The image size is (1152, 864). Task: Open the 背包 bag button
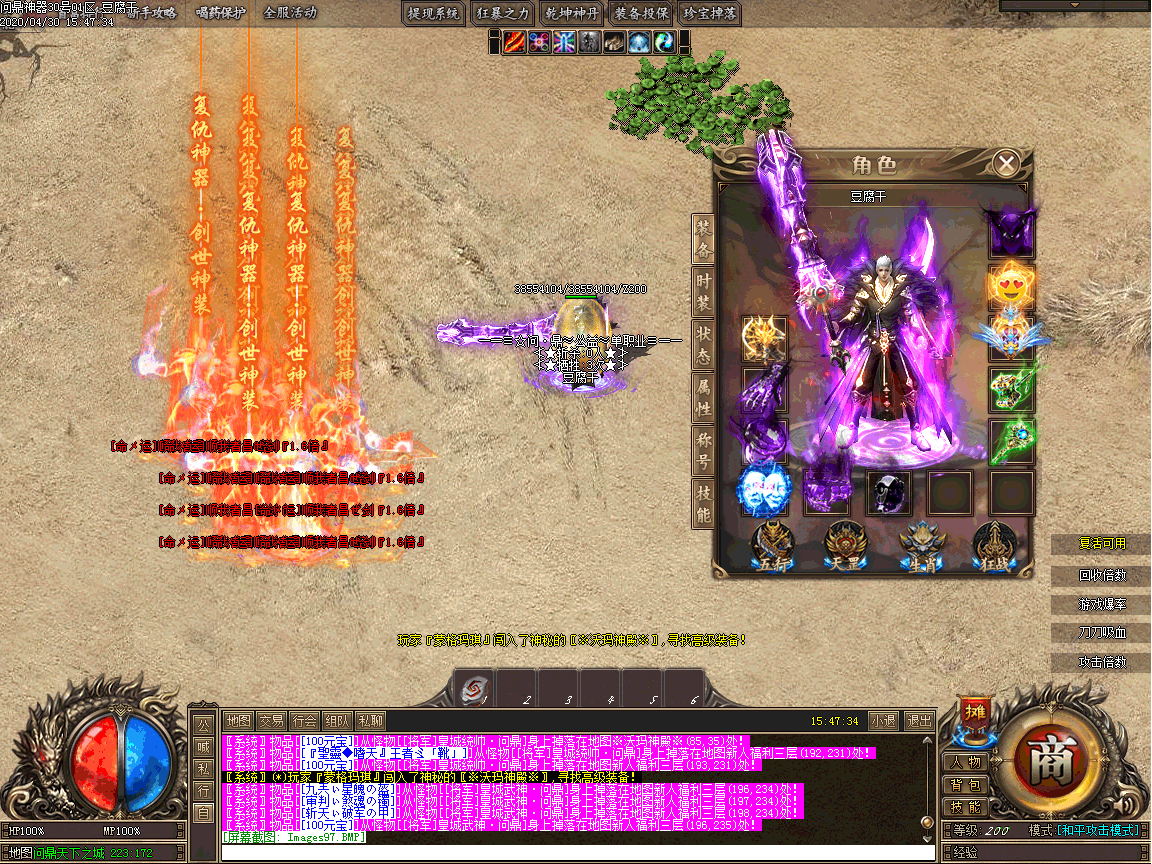coord(966,785)
